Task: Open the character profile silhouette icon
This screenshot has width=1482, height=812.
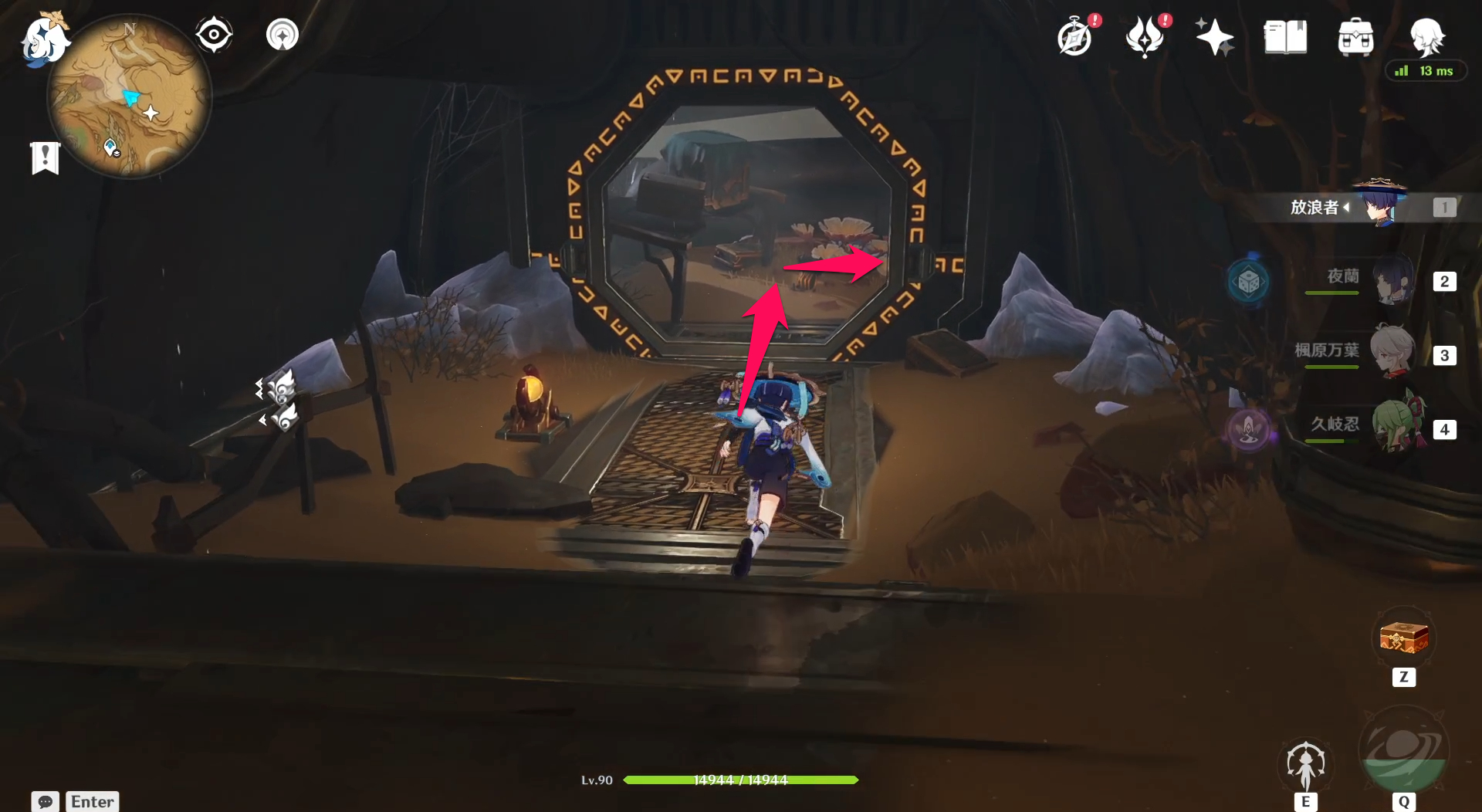Action: (1427, 36)
